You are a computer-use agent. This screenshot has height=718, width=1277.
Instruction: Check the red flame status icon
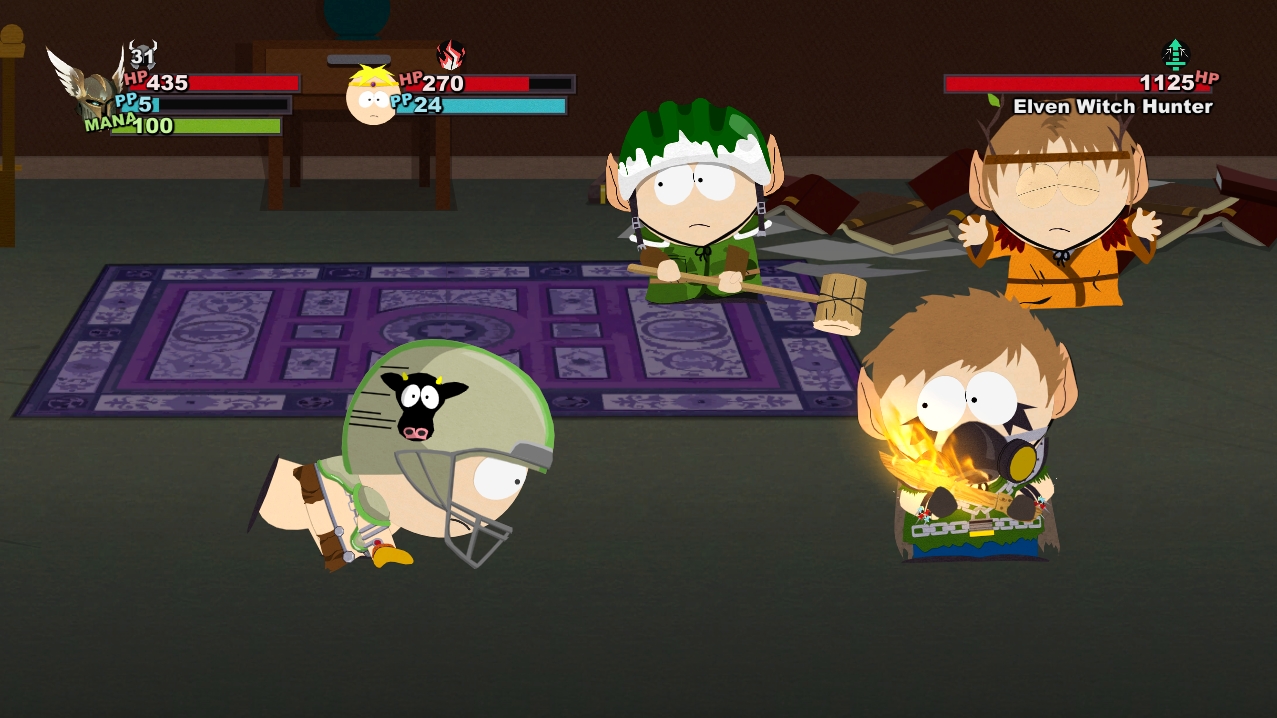click(451, 55)
